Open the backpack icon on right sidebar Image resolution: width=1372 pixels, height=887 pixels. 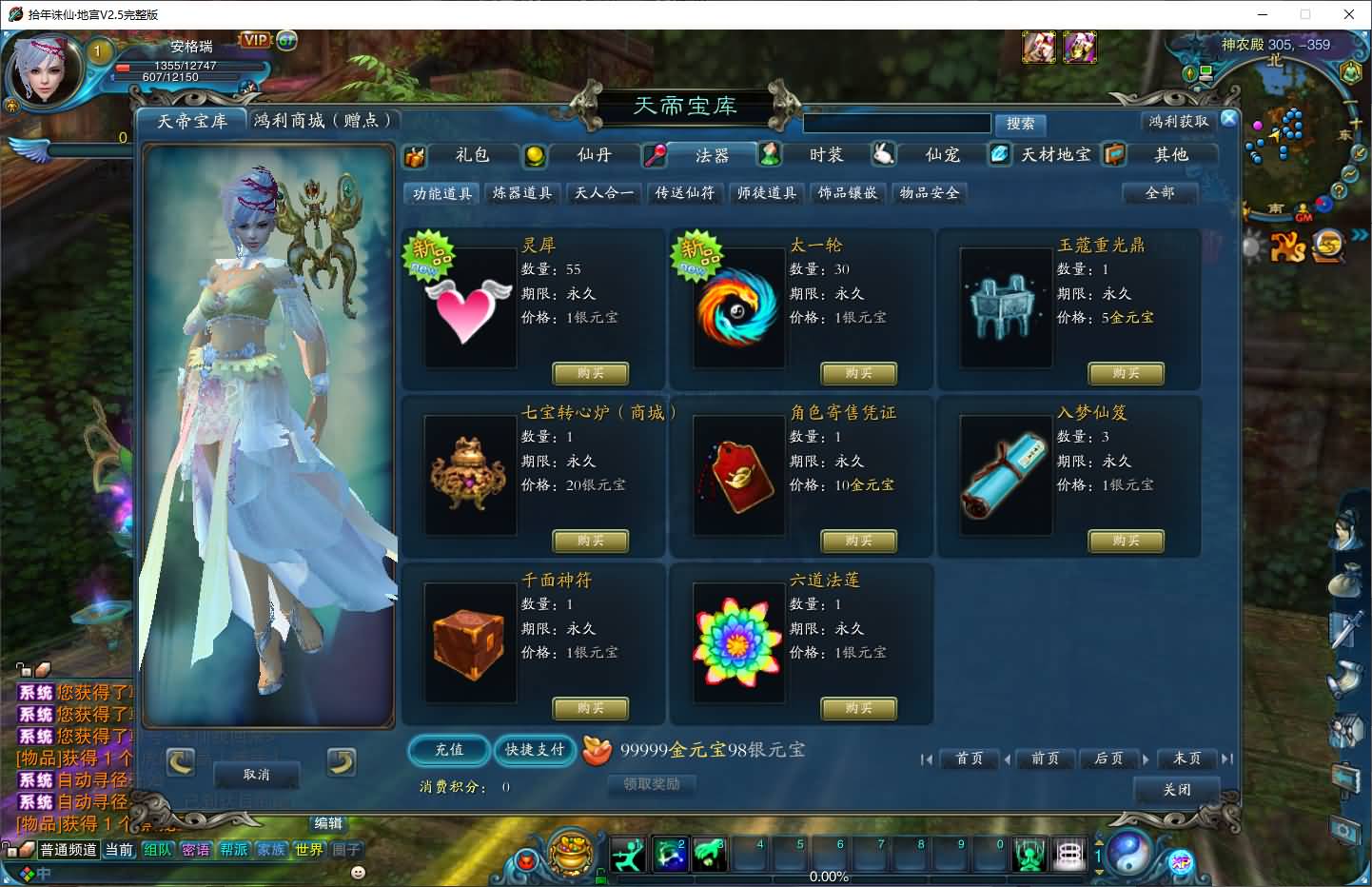[x=1345, y=581]
